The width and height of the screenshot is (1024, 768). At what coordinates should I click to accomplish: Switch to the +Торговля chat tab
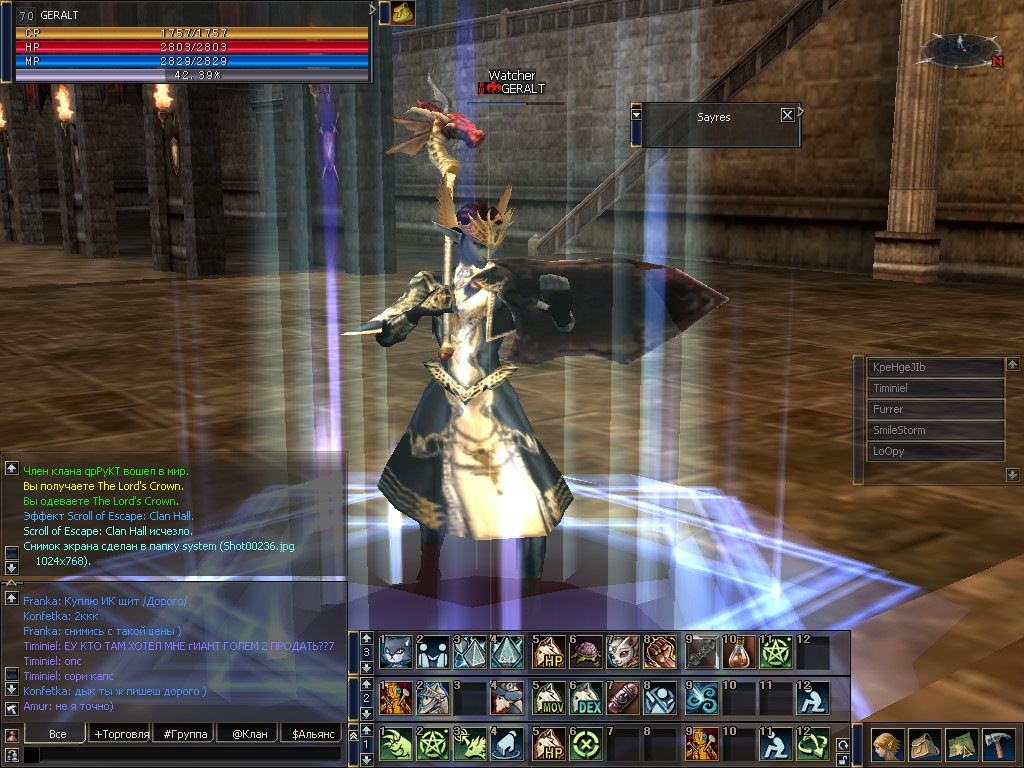point(120,734)
